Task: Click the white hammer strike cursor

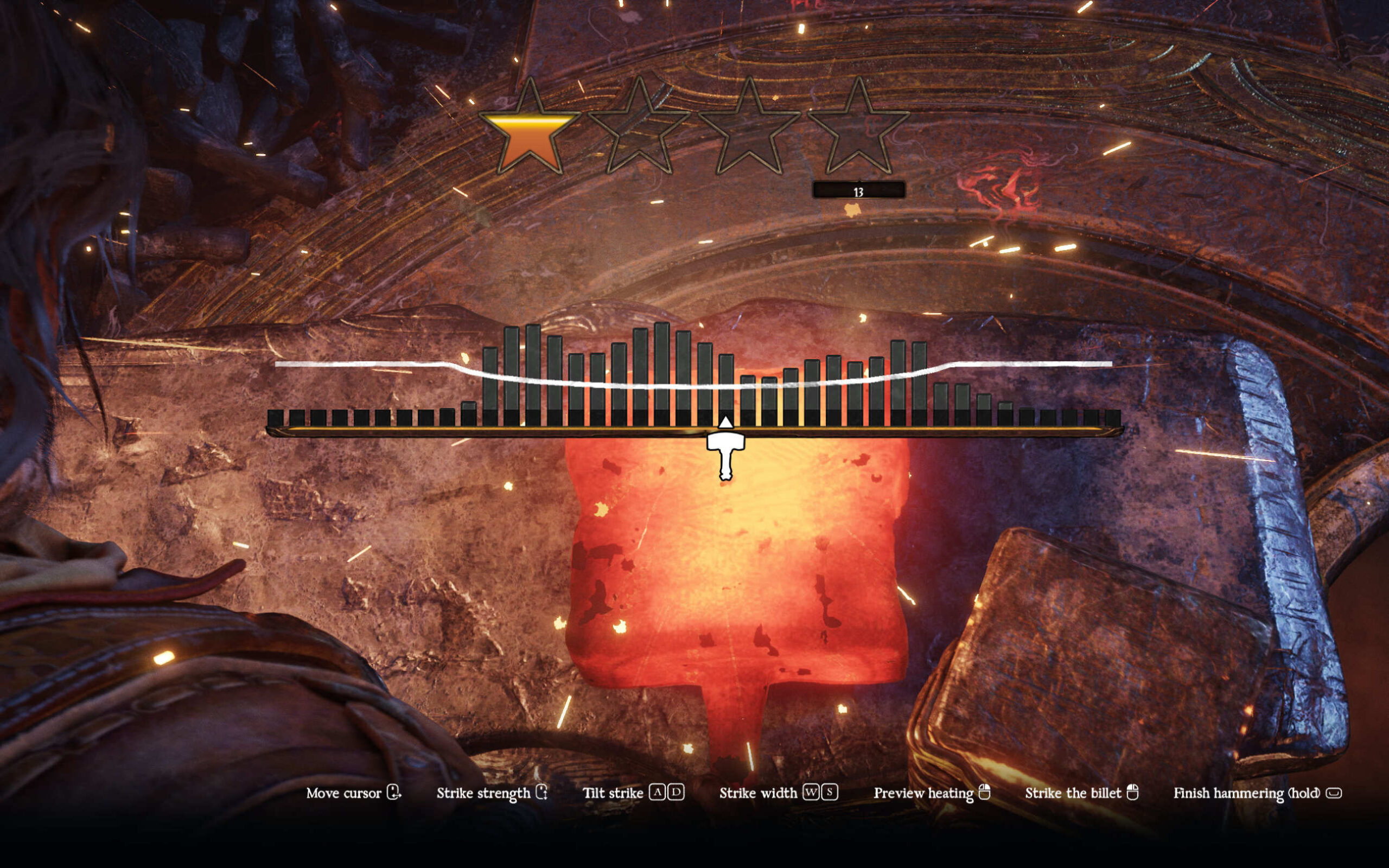Action: pos(725,453)
